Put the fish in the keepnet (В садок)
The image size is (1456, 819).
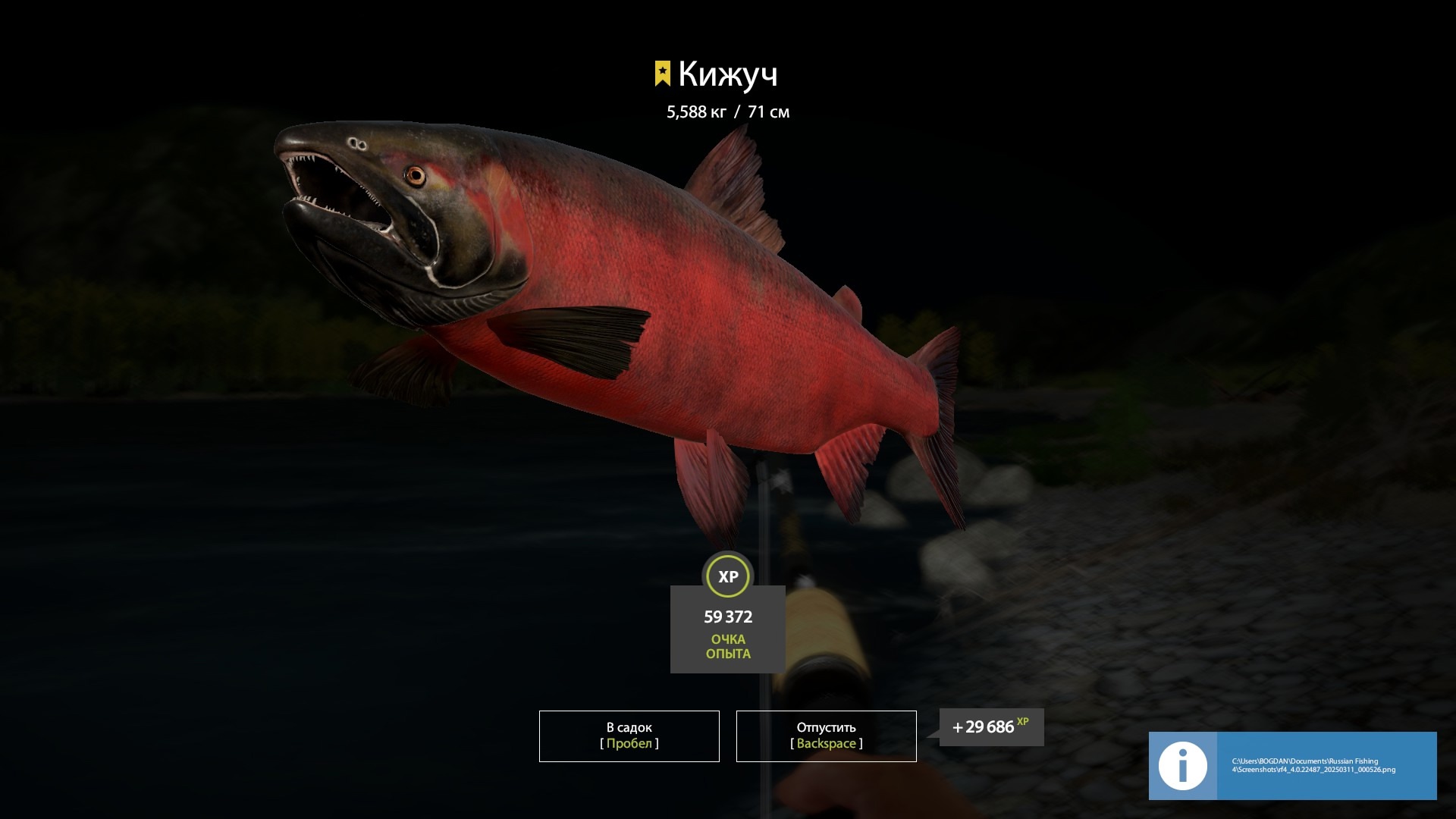(629, 736)
